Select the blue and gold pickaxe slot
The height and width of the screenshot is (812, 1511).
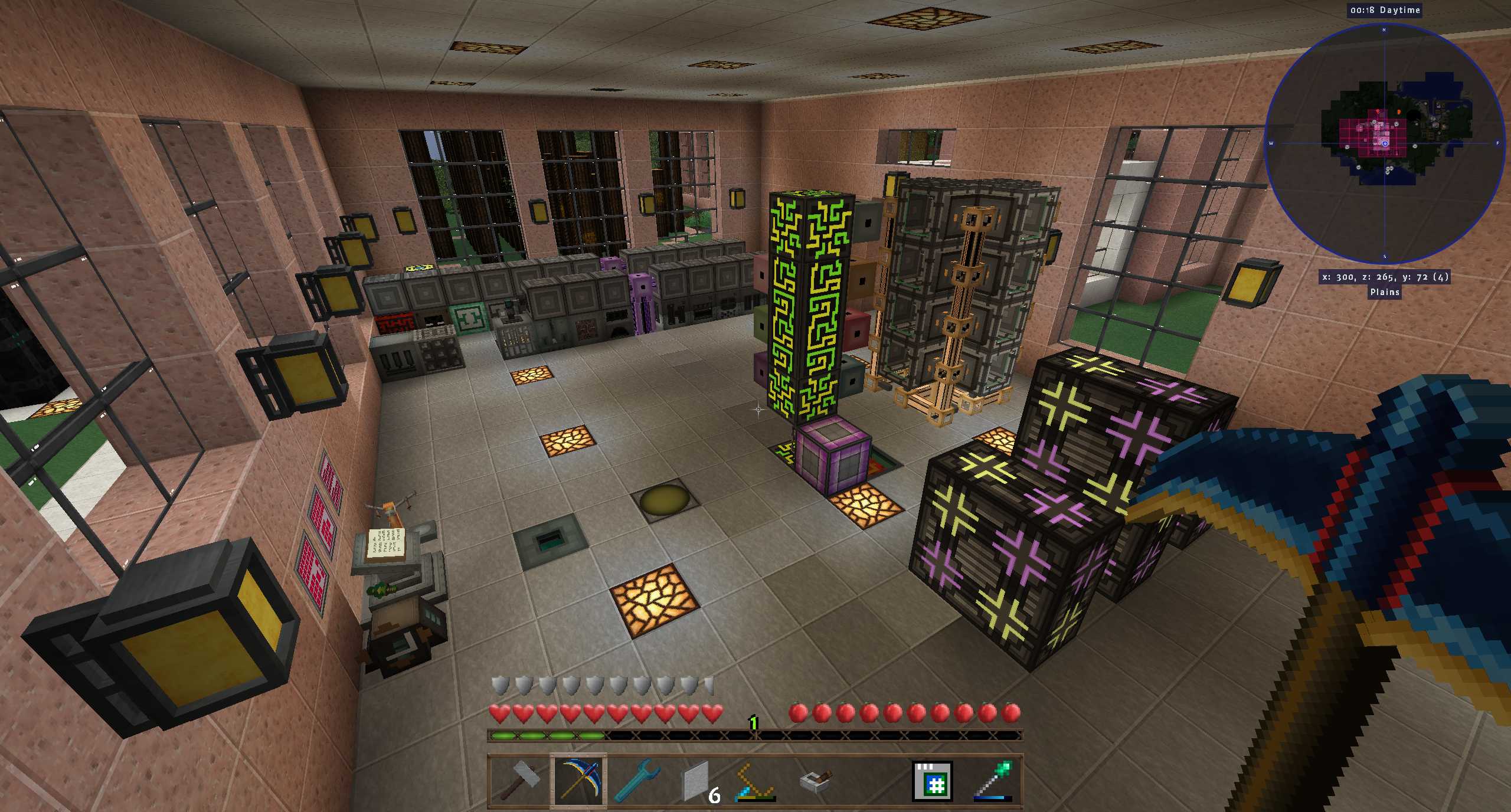tap(578, 781)
